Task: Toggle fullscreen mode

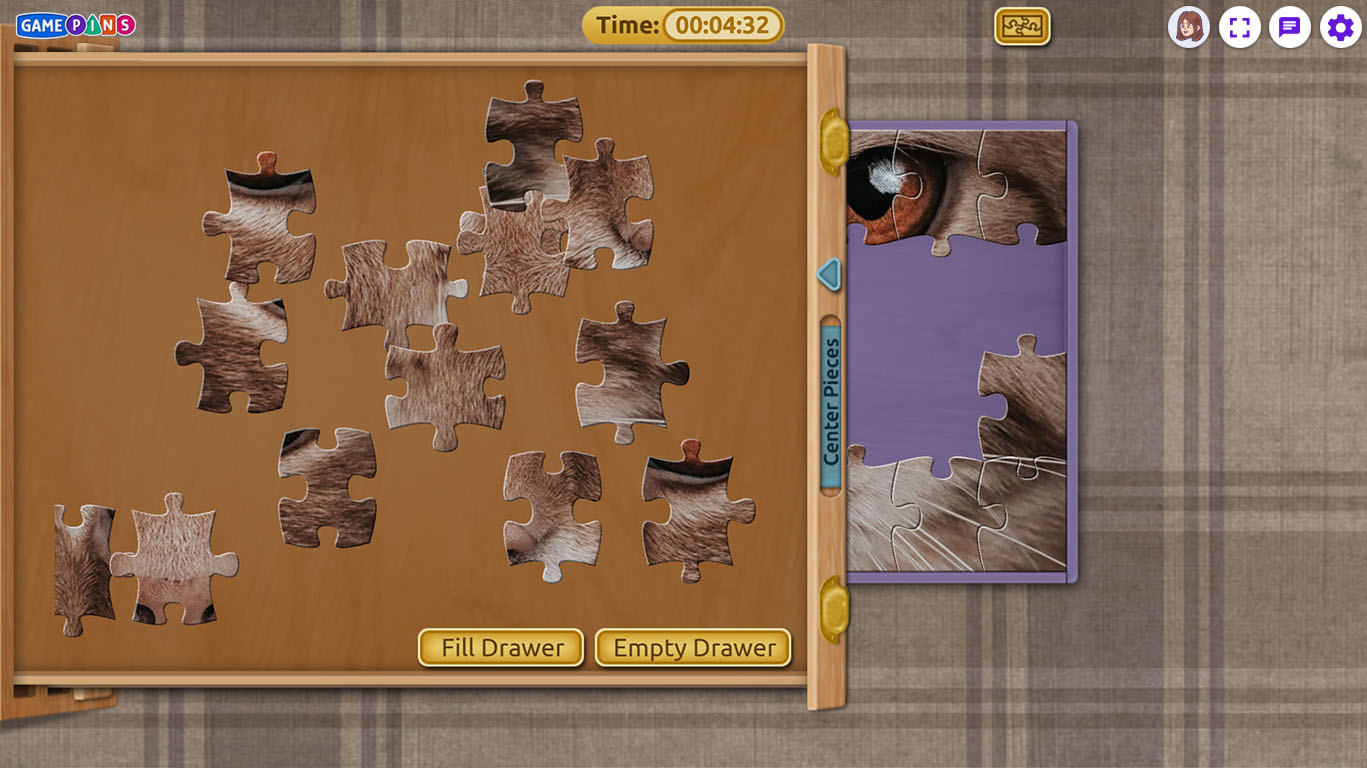Action: (x=1240, y=27)
